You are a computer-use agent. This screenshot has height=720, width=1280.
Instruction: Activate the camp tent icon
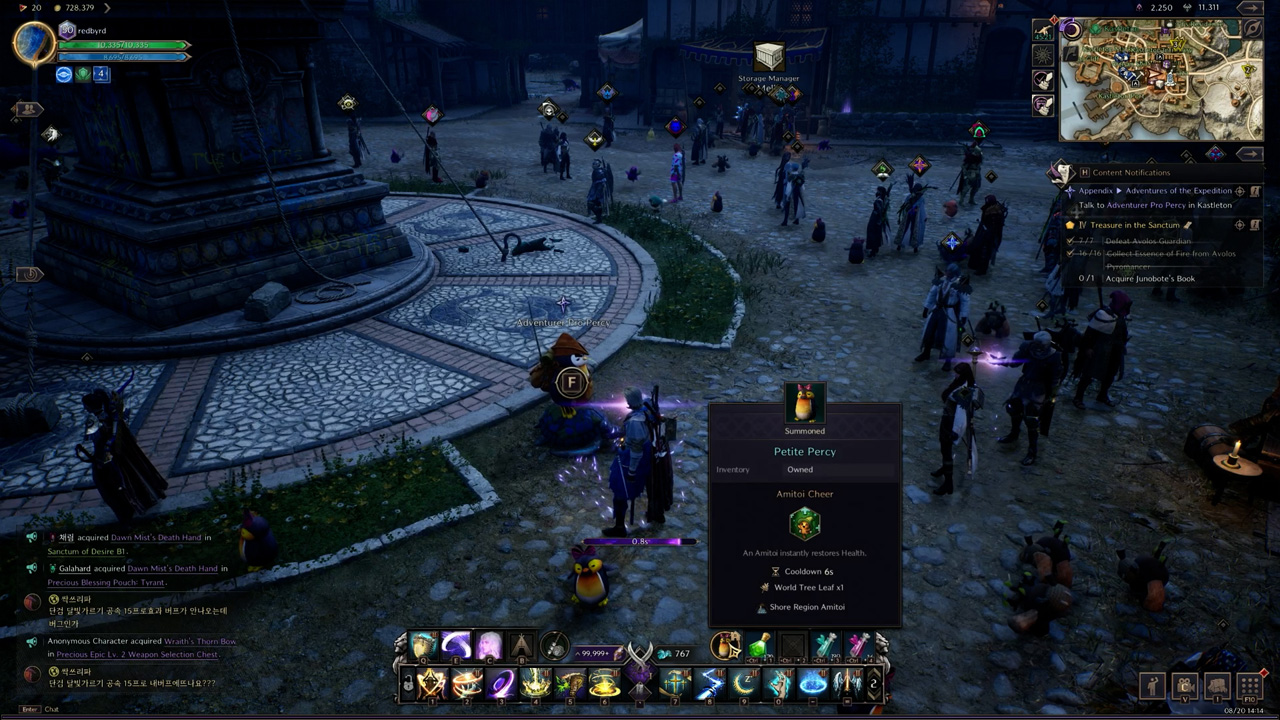[521, 646]
